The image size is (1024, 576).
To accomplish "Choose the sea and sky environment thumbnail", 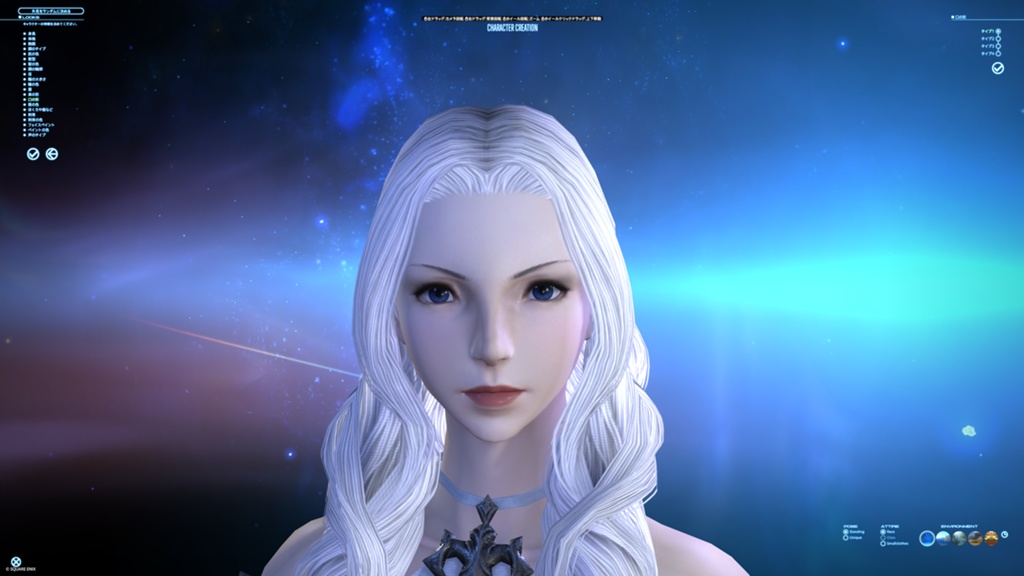I will coord(943,538).
